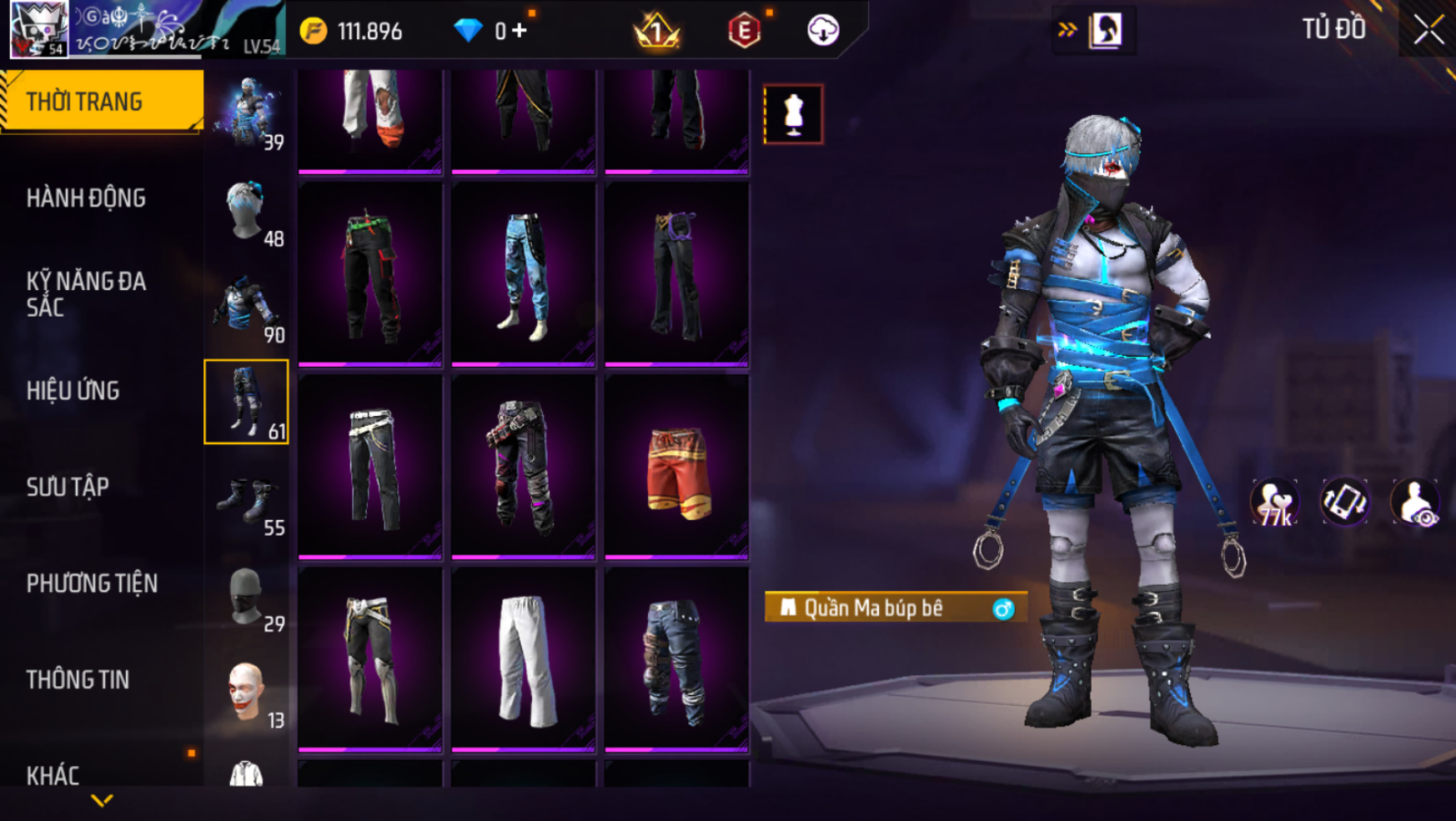Viewport: 1456px width, 821px height.
Task: Click the mannequin outfit preset icon
Action: 793,114
